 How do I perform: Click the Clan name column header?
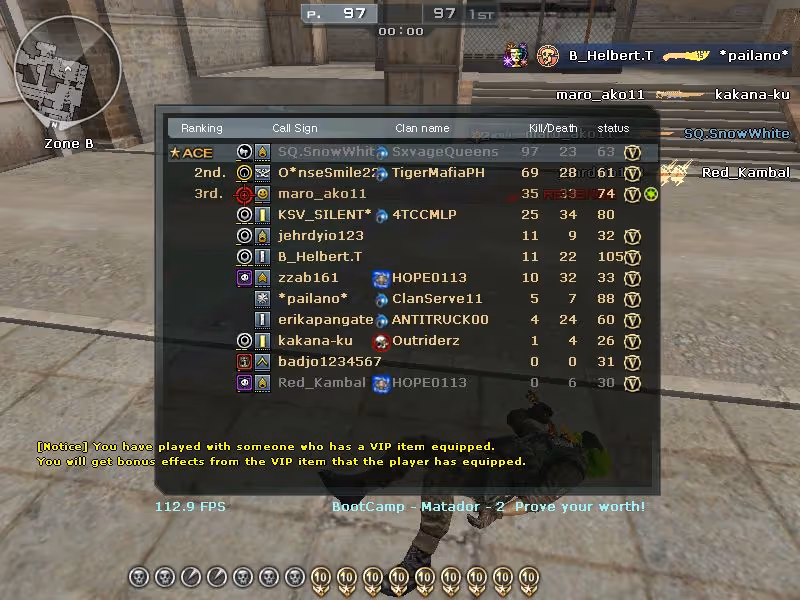(x=422, y=128)
